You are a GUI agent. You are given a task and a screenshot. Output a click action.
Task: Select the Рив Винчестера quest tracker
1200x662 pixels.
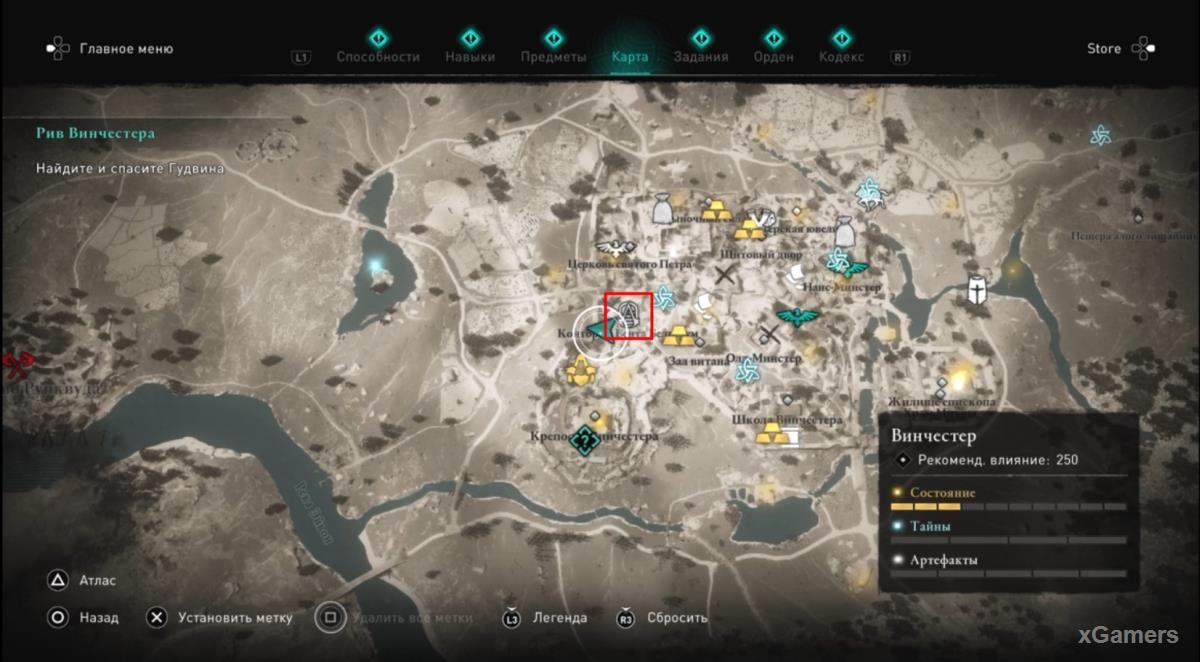click(95, 133)
